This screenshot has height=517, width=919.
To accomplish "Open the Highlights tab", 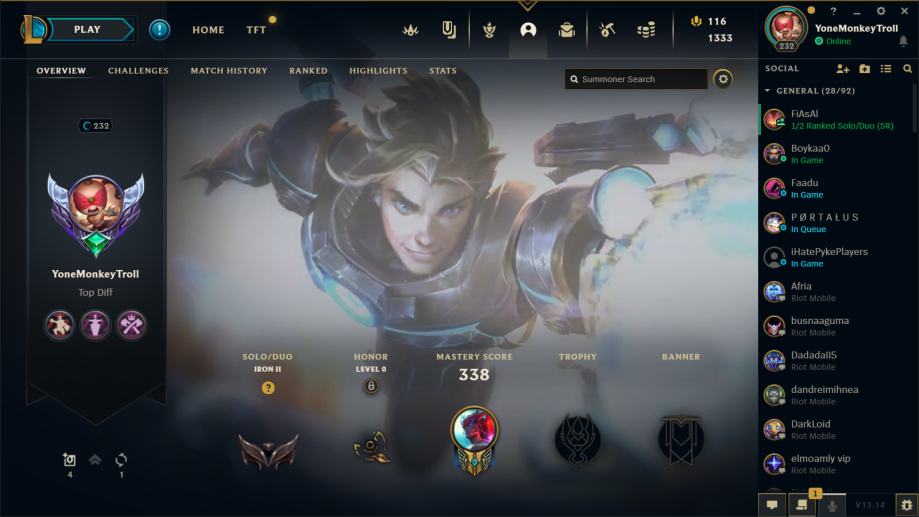I will [378, 71].
